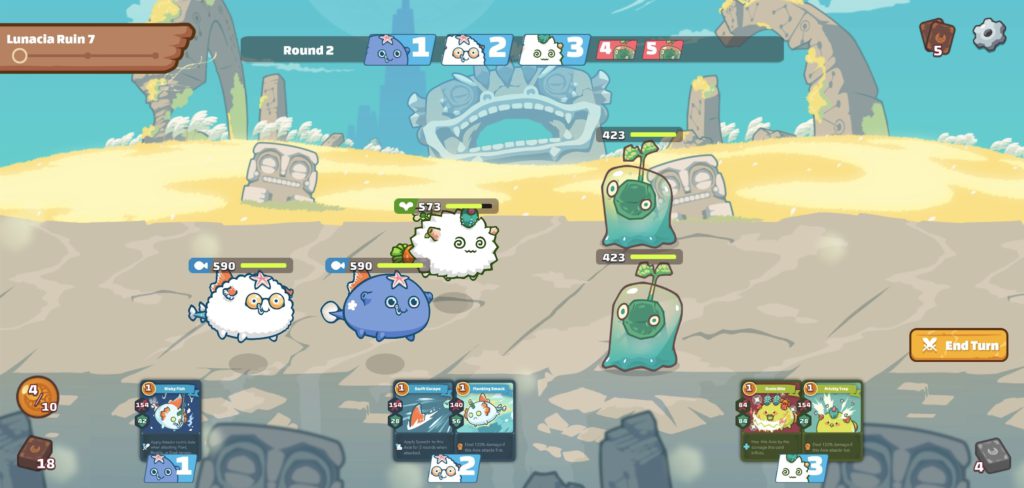Click enemy turn-order portrait numbered 5
The image size is (1024, 488).
tap(662, 49)
